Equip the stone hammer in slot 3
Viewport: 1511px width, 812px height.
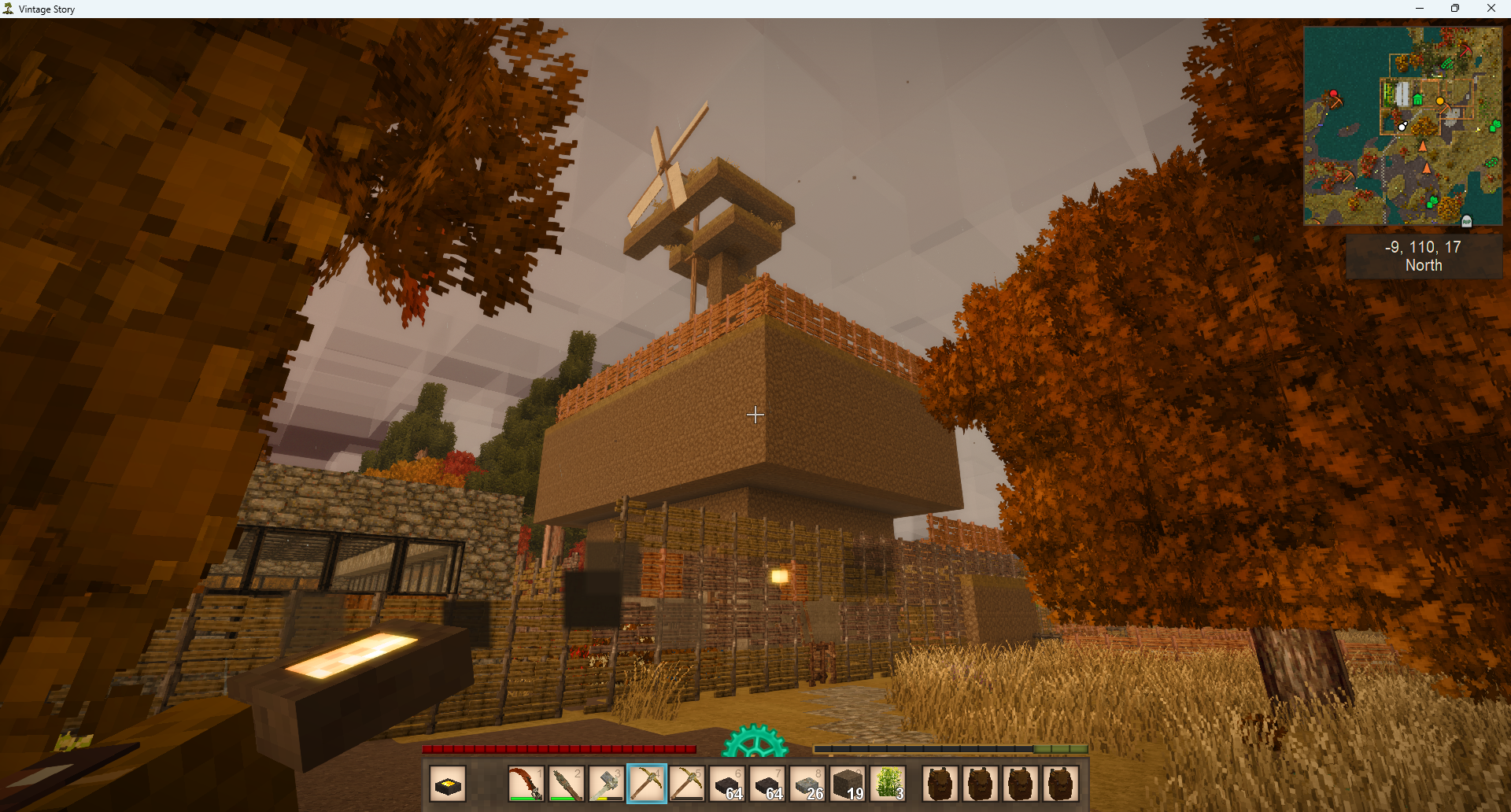pos(606,784)
